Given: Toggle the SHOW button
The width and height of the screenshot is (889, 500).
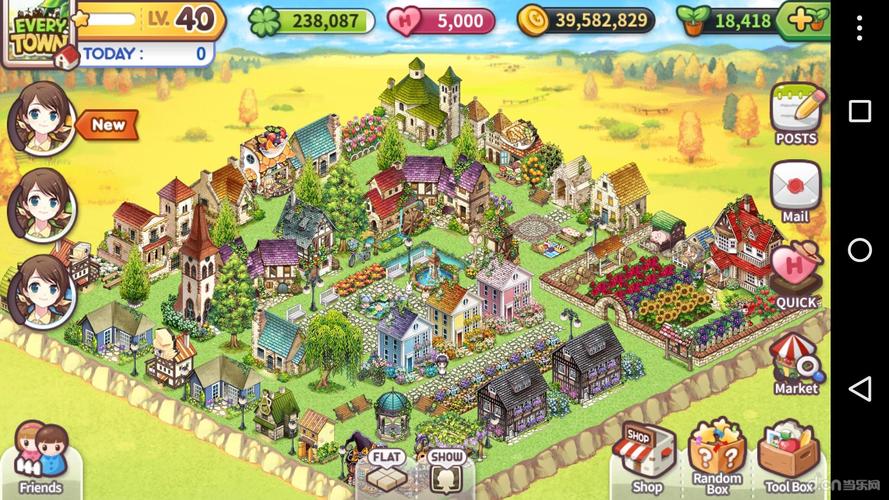Looking at the screenshot, I should tap(447, 469).
